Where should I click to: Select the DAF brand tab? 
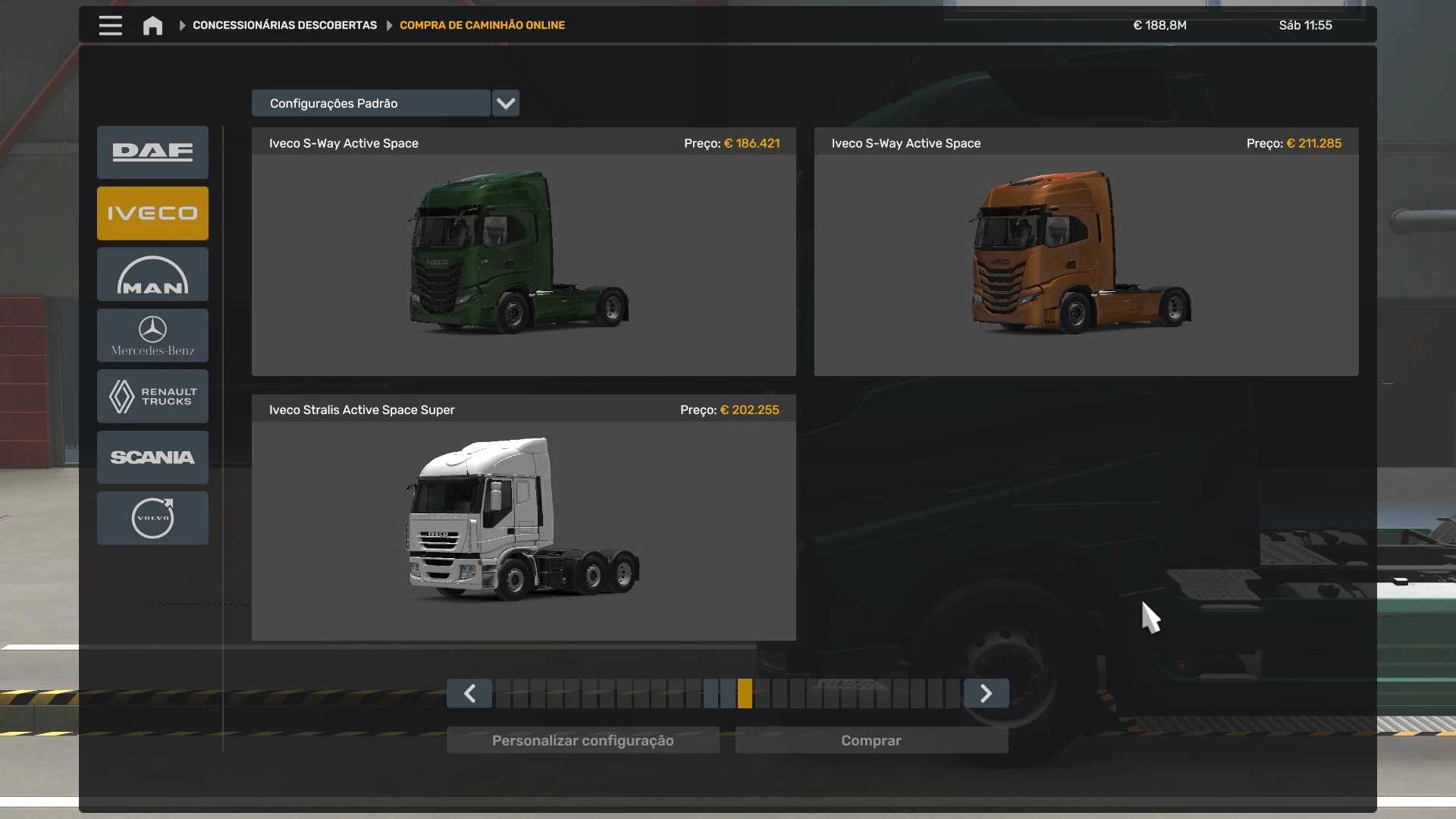click(152, 152)
